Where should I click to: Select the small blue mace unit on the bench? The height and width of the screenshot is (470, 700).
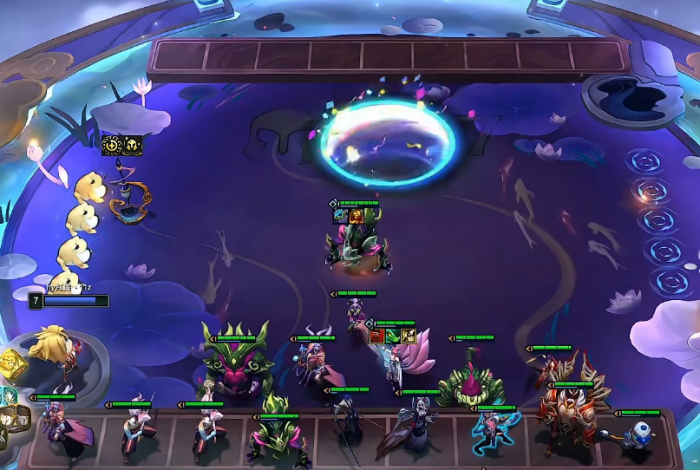[637, 432]
